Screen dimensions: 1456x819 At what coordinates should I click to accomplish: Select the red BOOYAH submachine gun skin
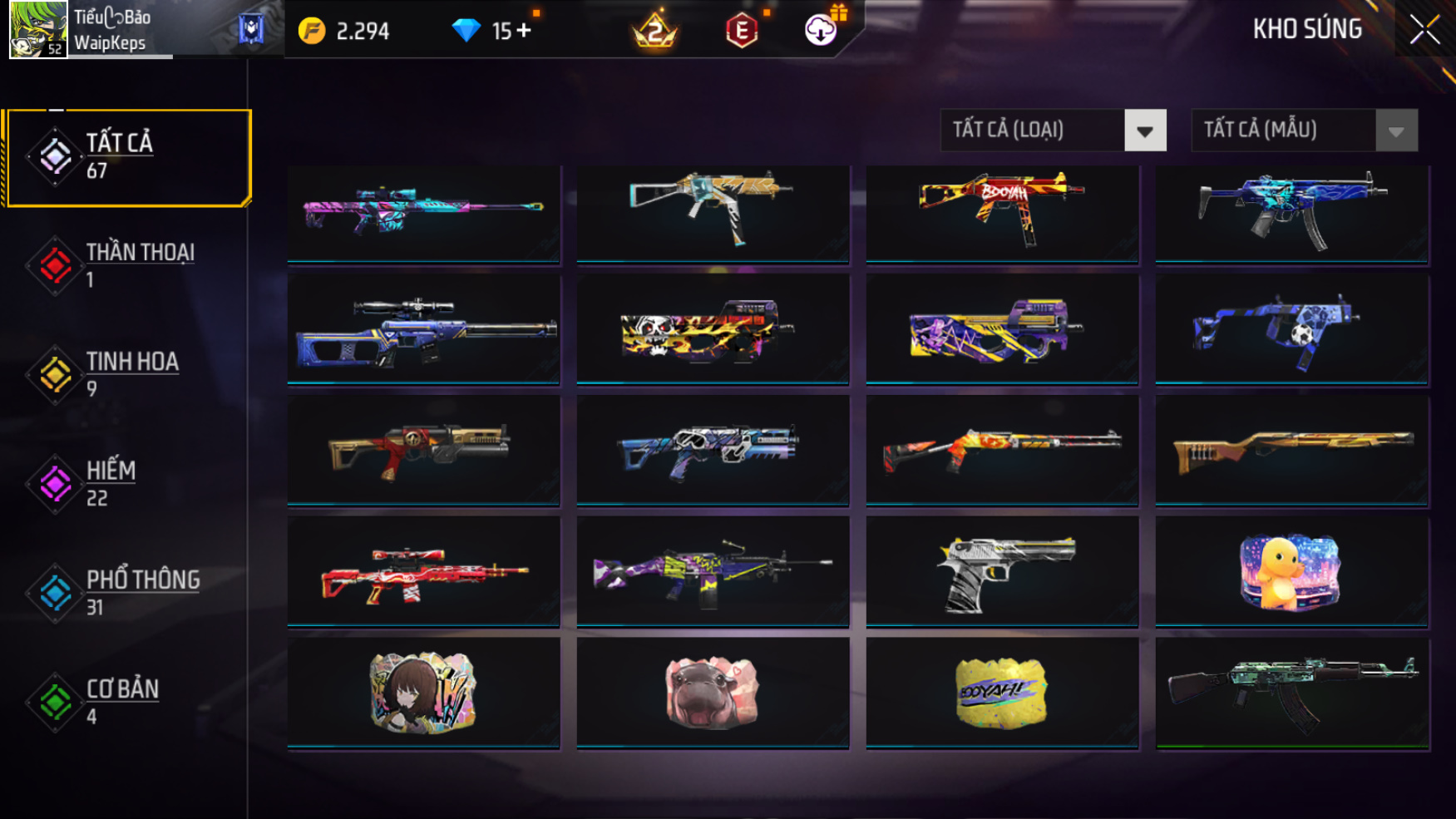1002,213
